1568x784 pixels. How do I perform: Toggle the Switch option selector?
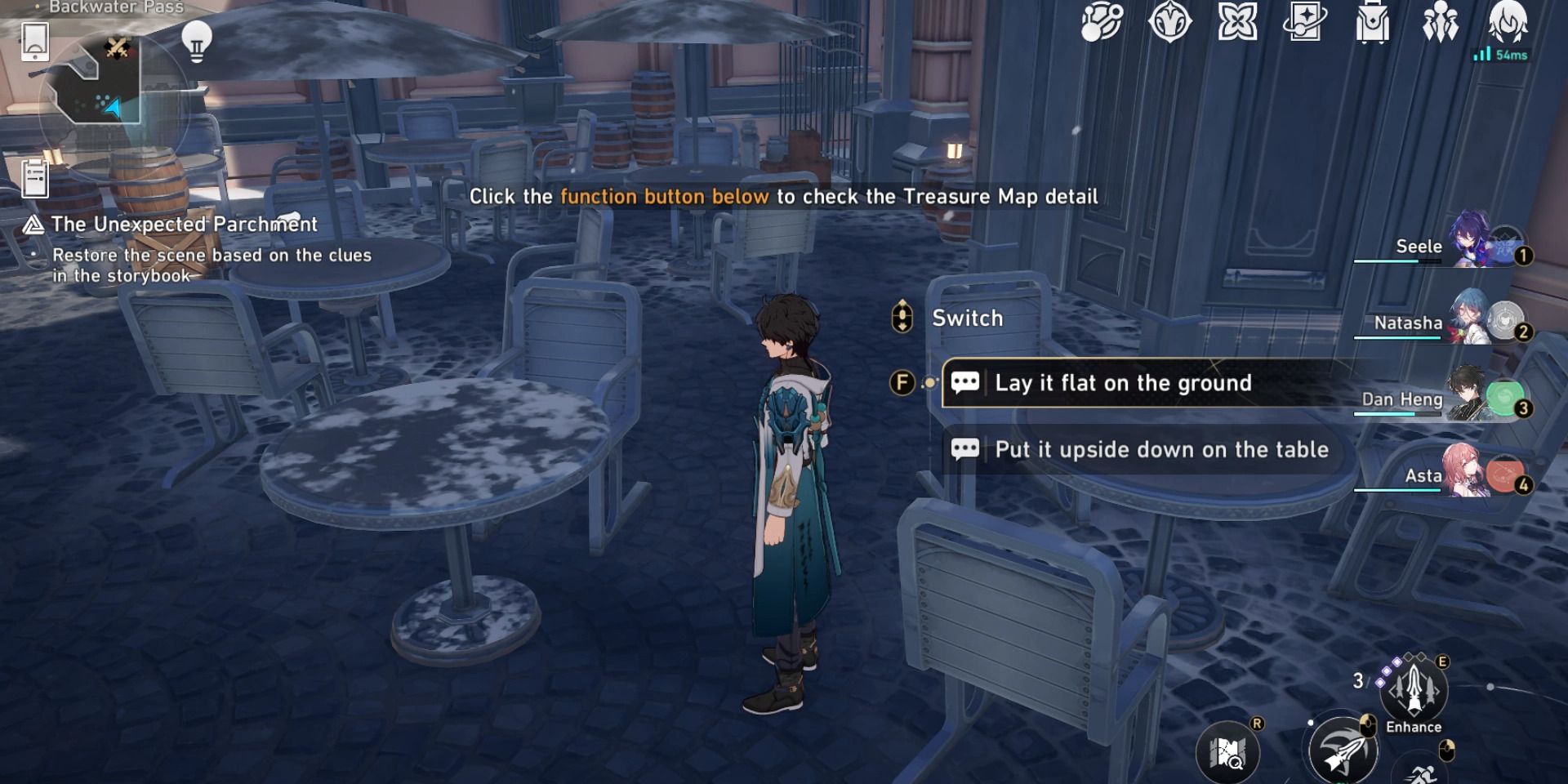pos(901,318)
